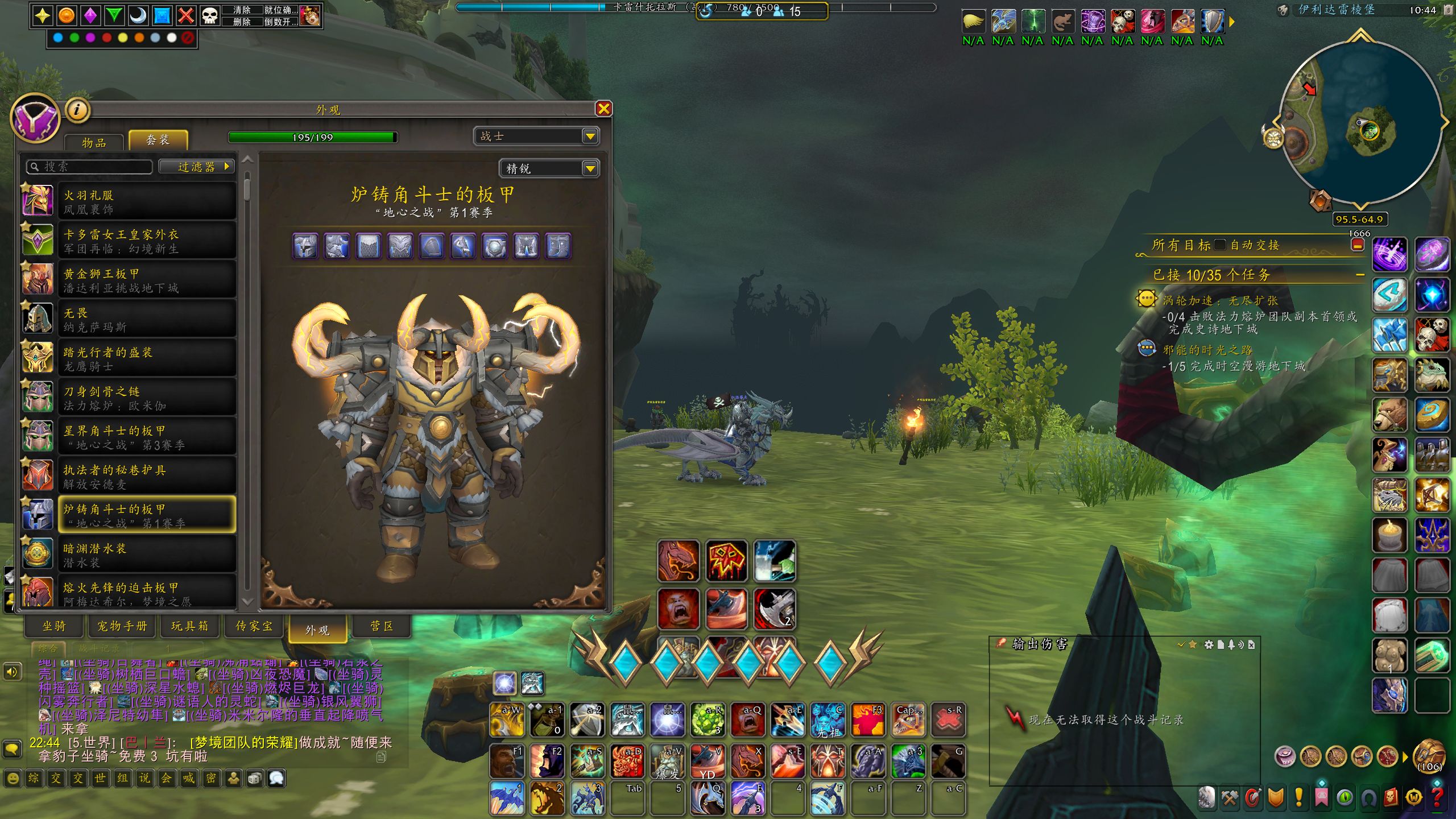1456x819 pixels.
Task: Click the helmet piece icon in set preview
Action: coord(305,246)
